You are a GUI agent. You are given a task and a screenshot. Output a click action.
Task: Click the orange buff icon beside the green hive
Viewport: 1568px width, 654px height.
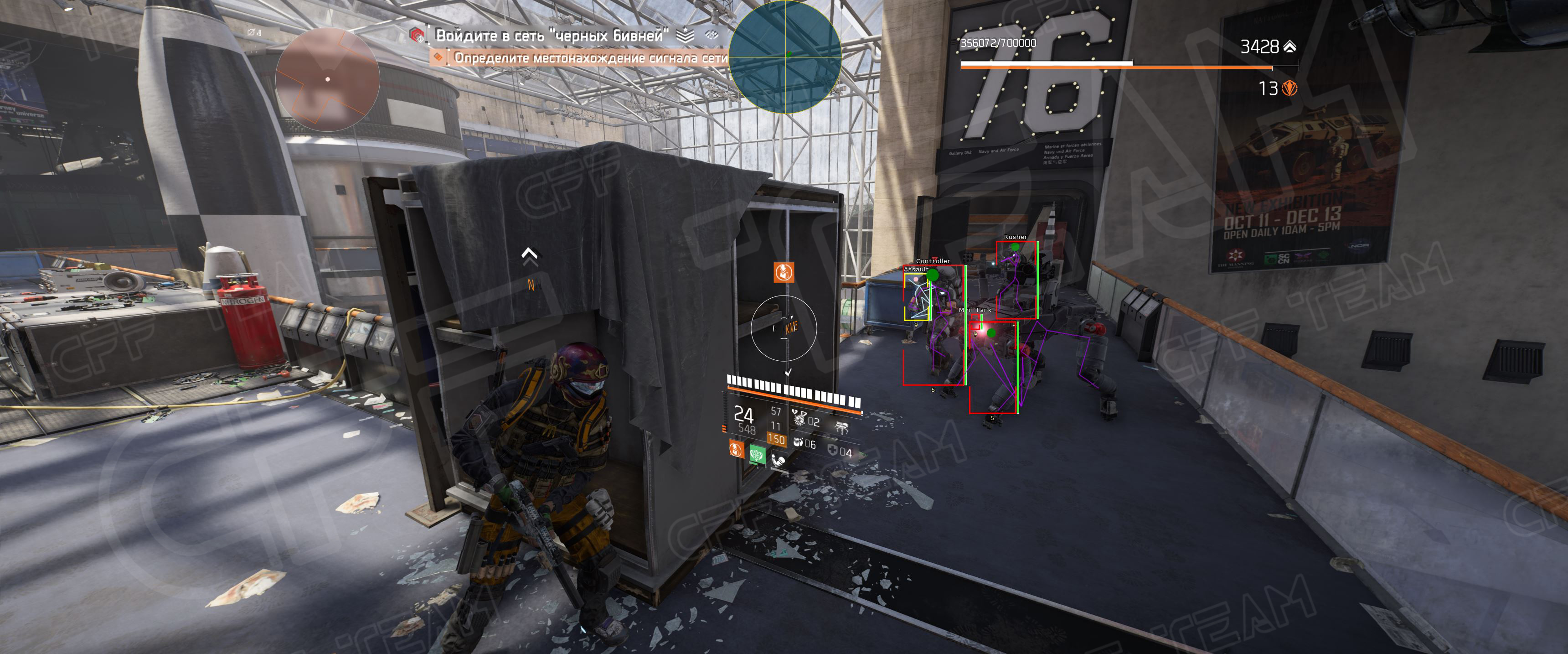tap(737, 450)
